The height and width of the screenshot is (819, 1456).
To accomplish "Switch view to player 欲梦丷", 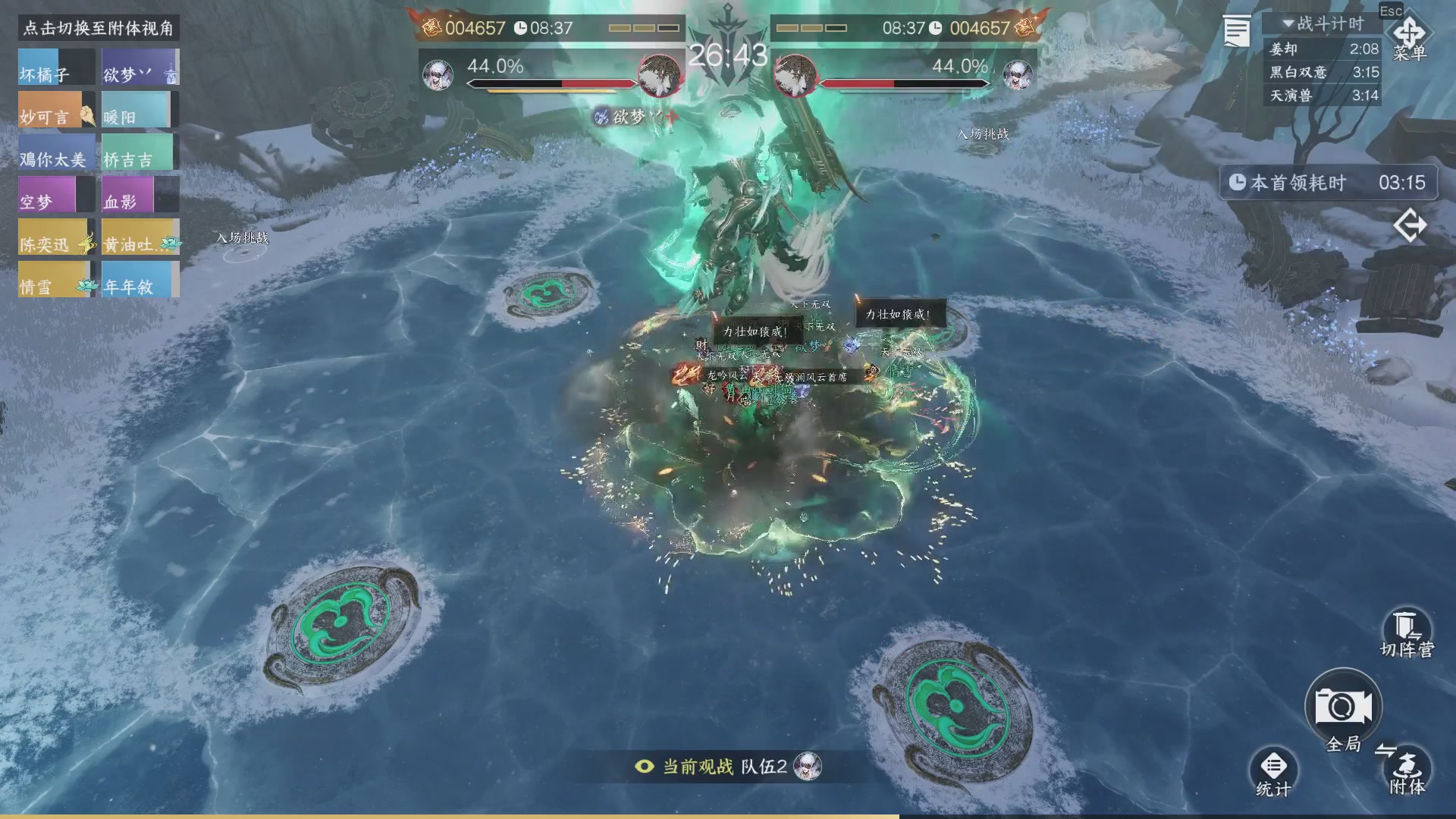I will [x=140, y=67].
